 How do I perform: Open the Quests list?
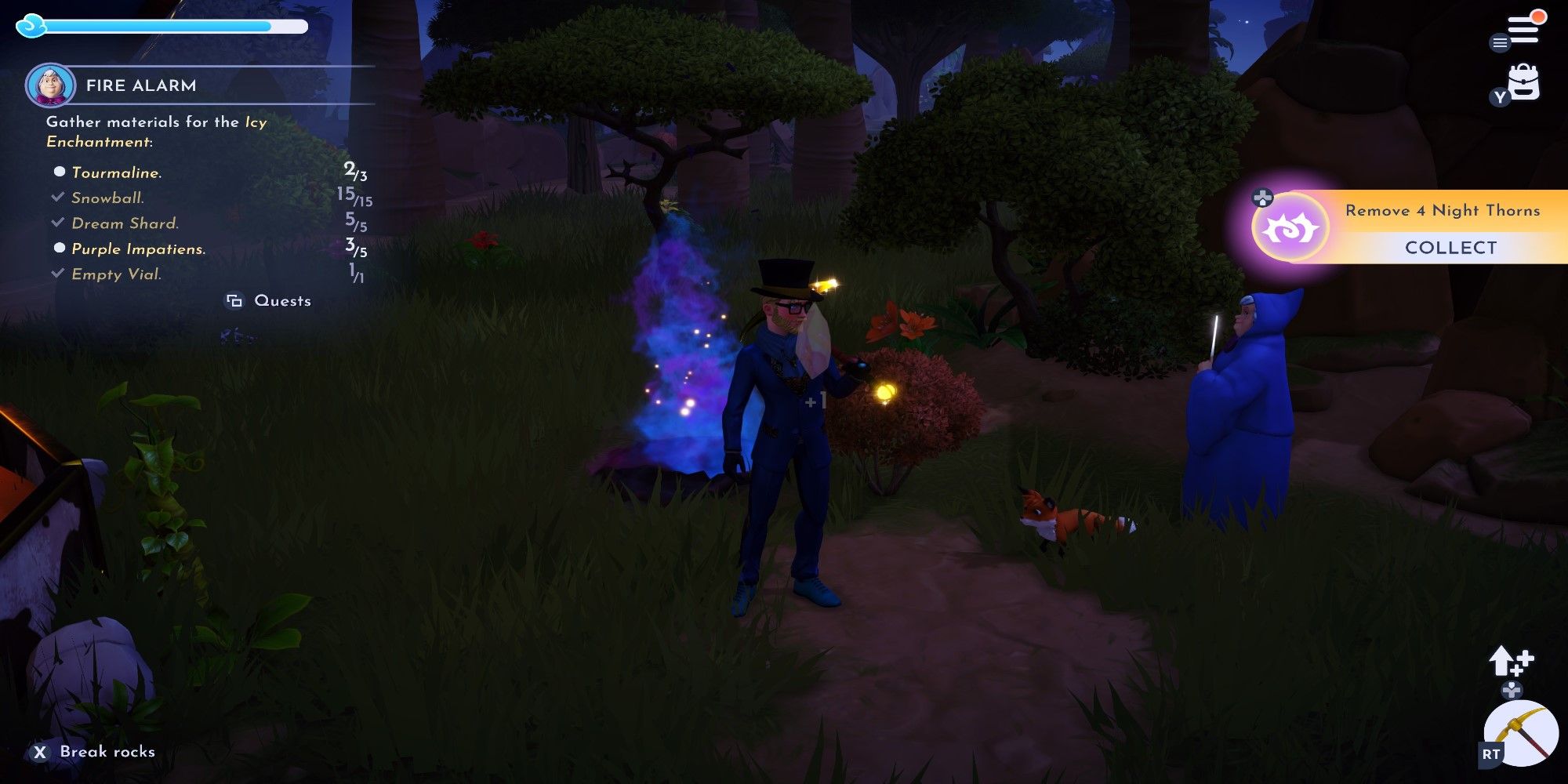282,300
